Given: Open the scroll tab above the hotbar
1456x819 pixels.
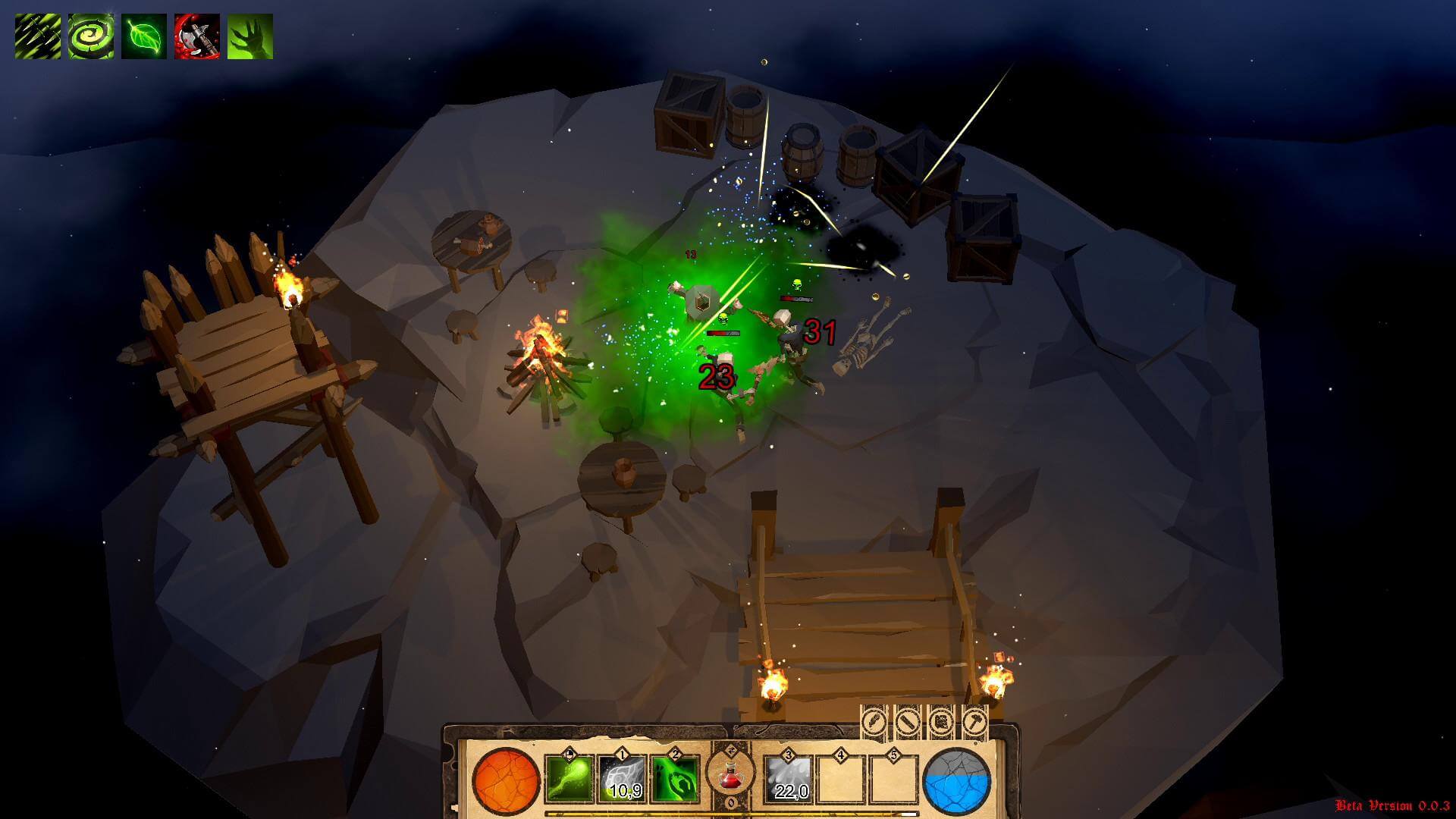Looking at the screenshot, I should [941, 720].
